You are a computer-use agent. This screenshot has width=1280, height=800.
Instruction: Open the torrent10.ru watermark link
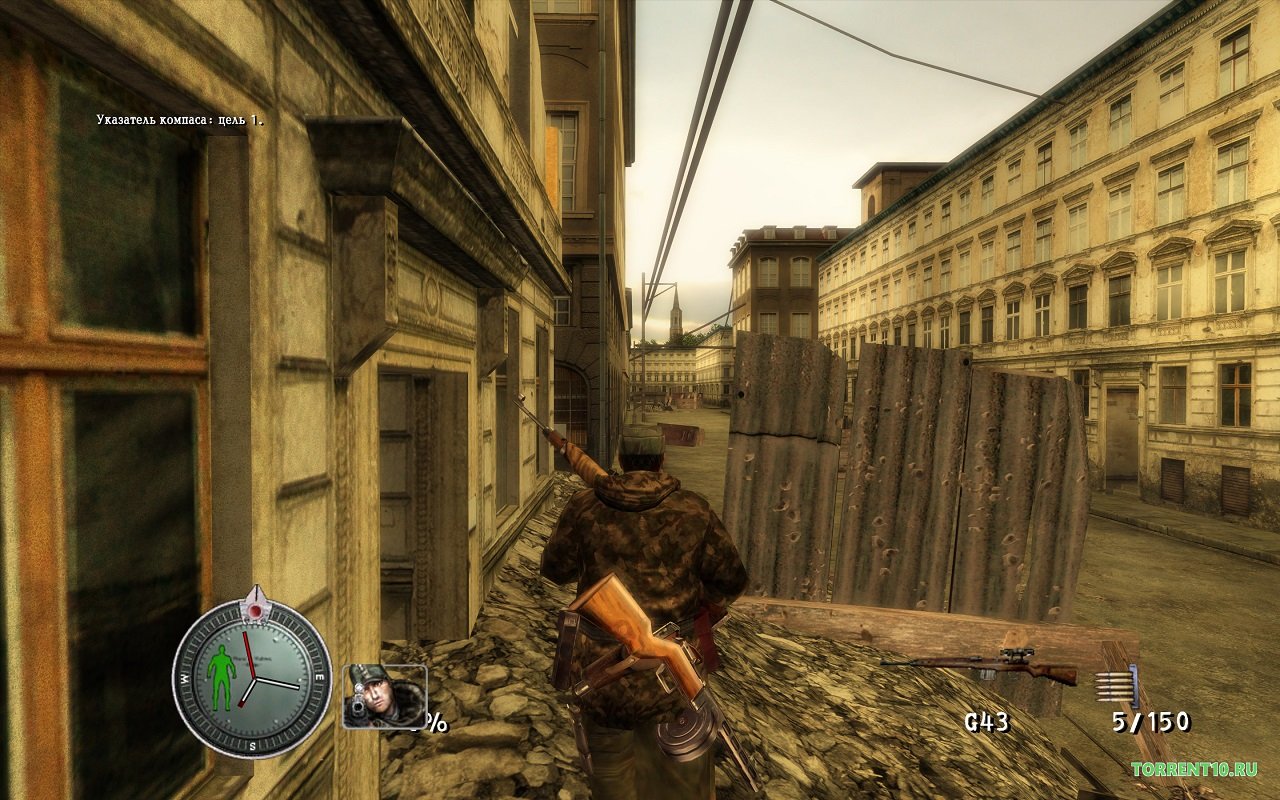pyautogui.click(x=1193, y=769)
